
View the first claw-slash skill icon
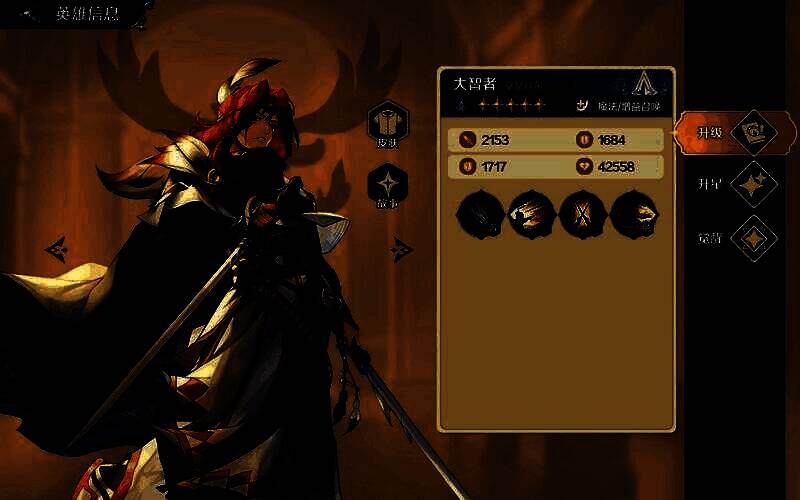coord(479,214)
